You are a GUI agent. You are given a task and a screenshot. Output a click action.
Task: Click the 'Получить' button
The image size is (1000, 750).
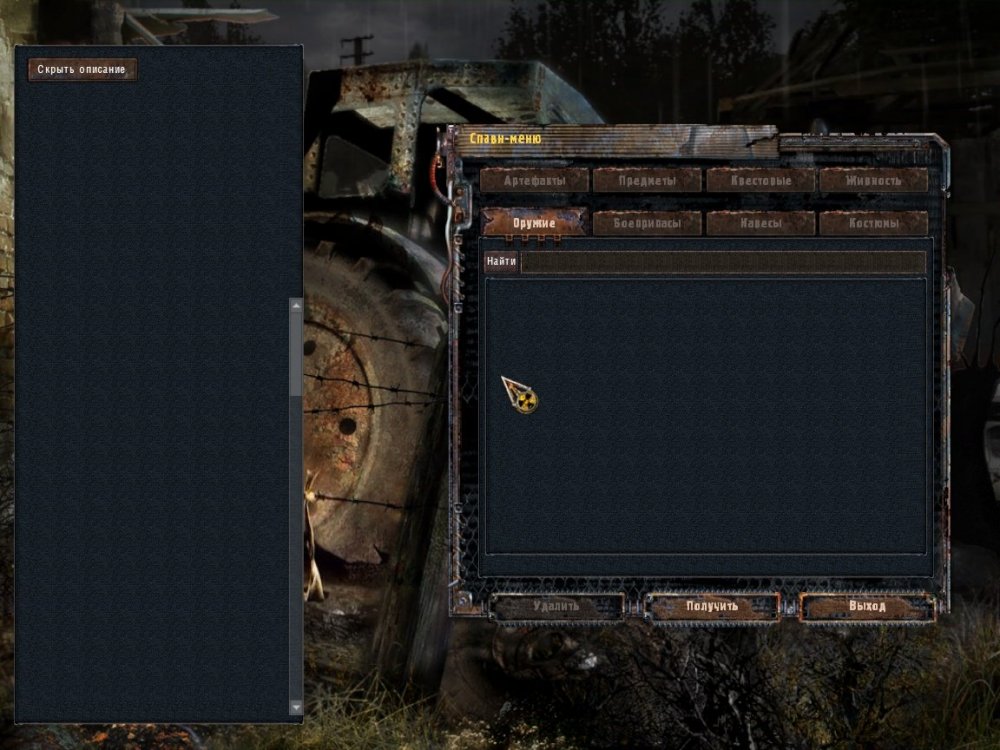[712, 606]
